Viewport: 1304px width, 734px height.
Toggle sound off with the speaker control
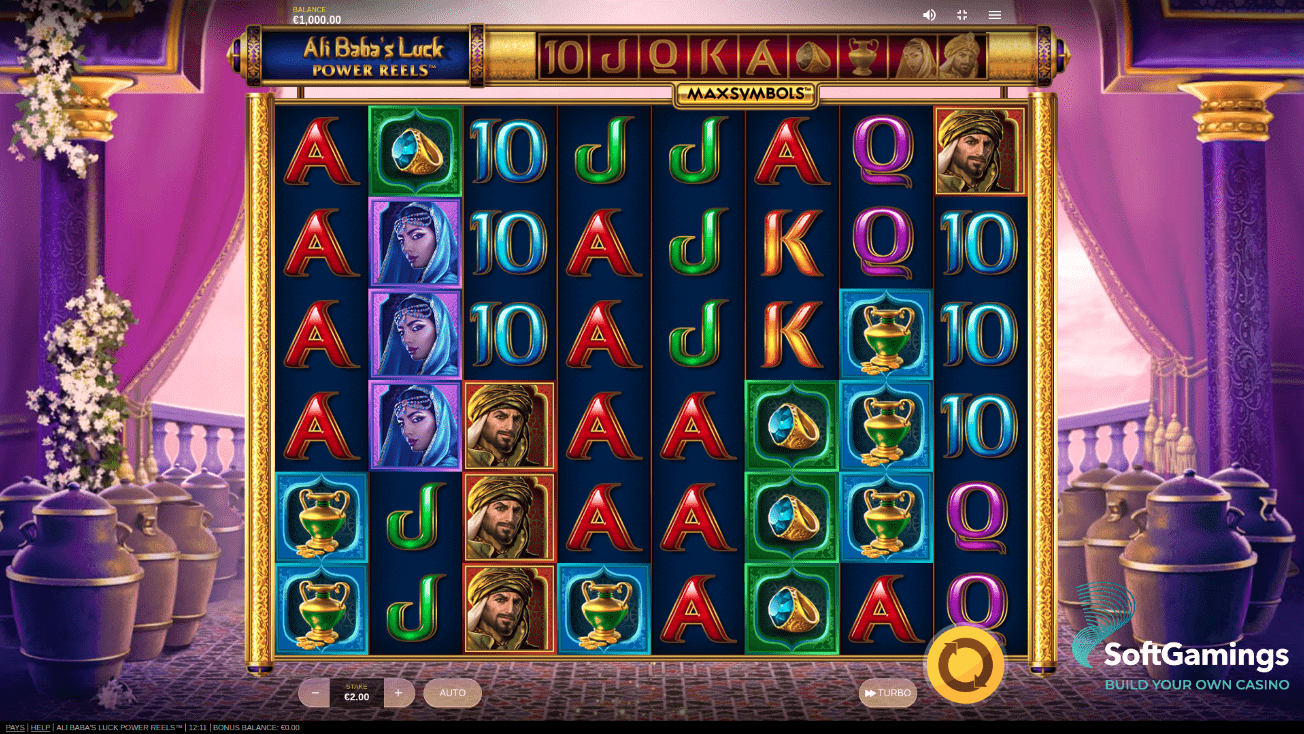929,14
